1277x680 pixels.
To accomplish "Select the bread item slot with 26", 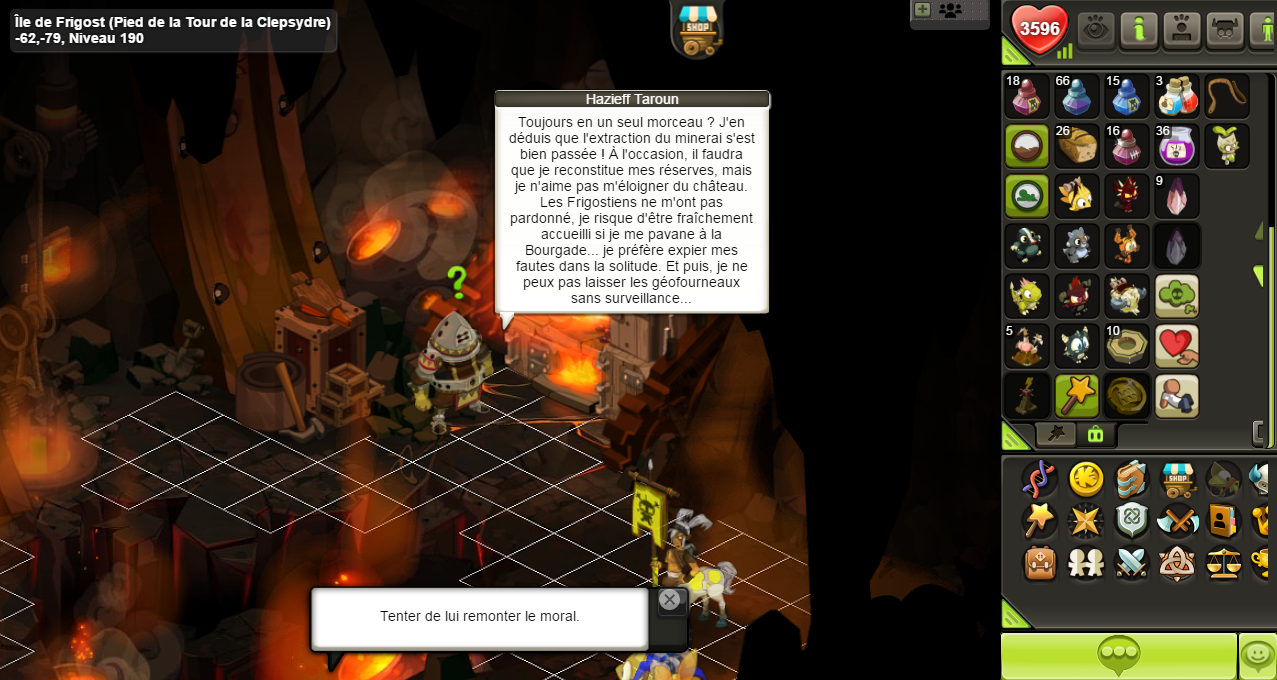I will 1076,146.
